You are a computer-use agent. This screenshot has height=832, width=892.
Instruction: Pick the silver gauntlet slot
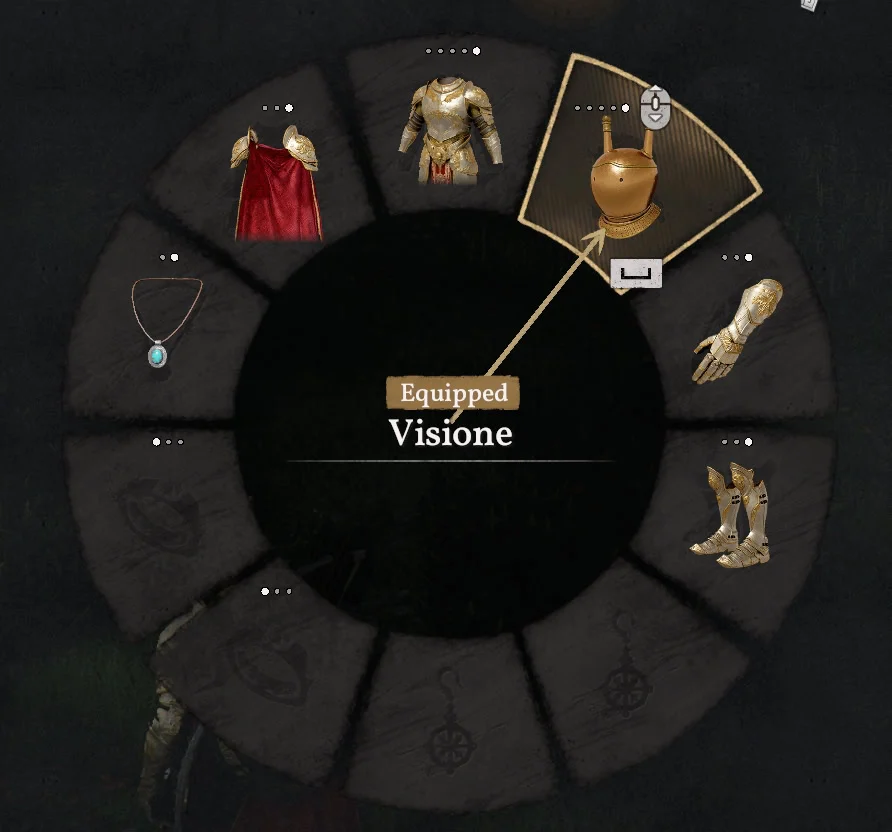point(738,331)
